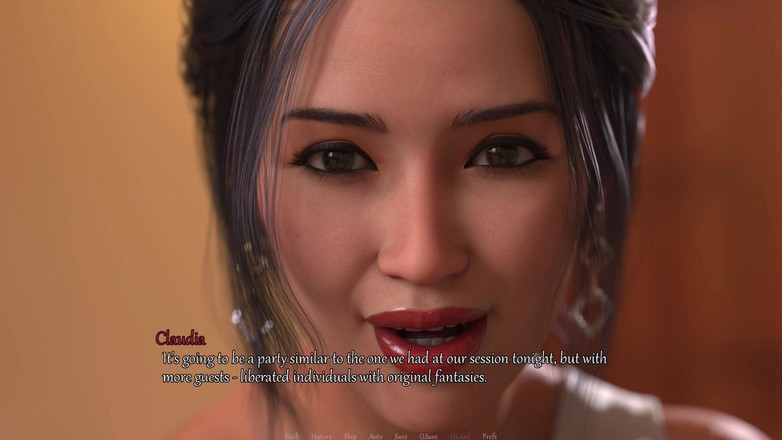This screenshot has width=782, height=440.
Task: Go back one dialogue line with Back
Action: pyautogui.click(x=292, y=436)
